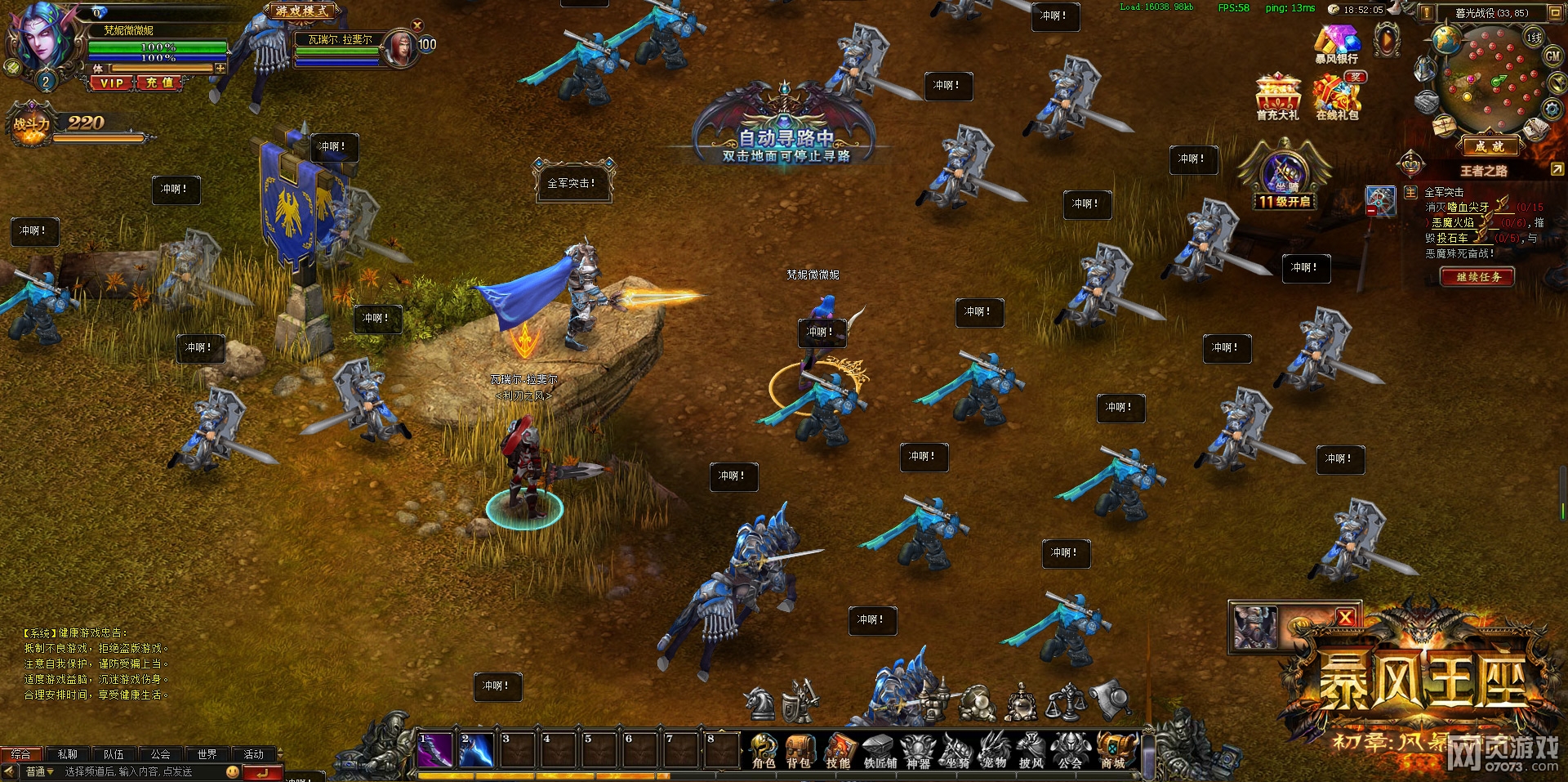Switch to the 私聊 private chat tab
Viewport: 1568px width, 782px height.
[67, 754]
